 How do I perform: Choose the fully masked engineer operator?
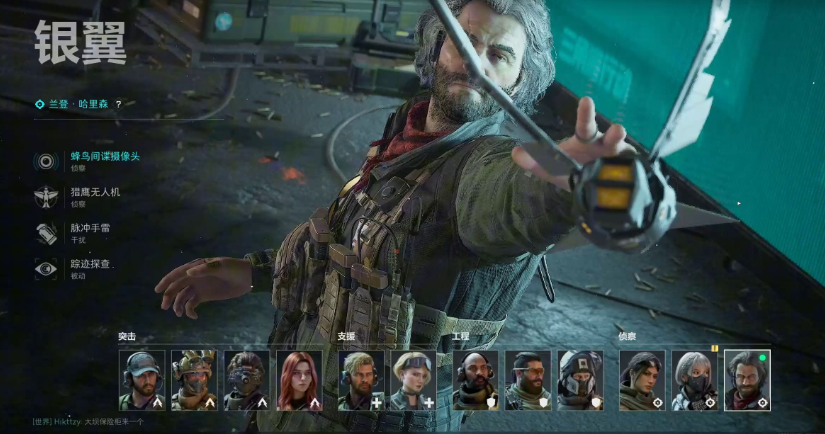pos(580,380)
